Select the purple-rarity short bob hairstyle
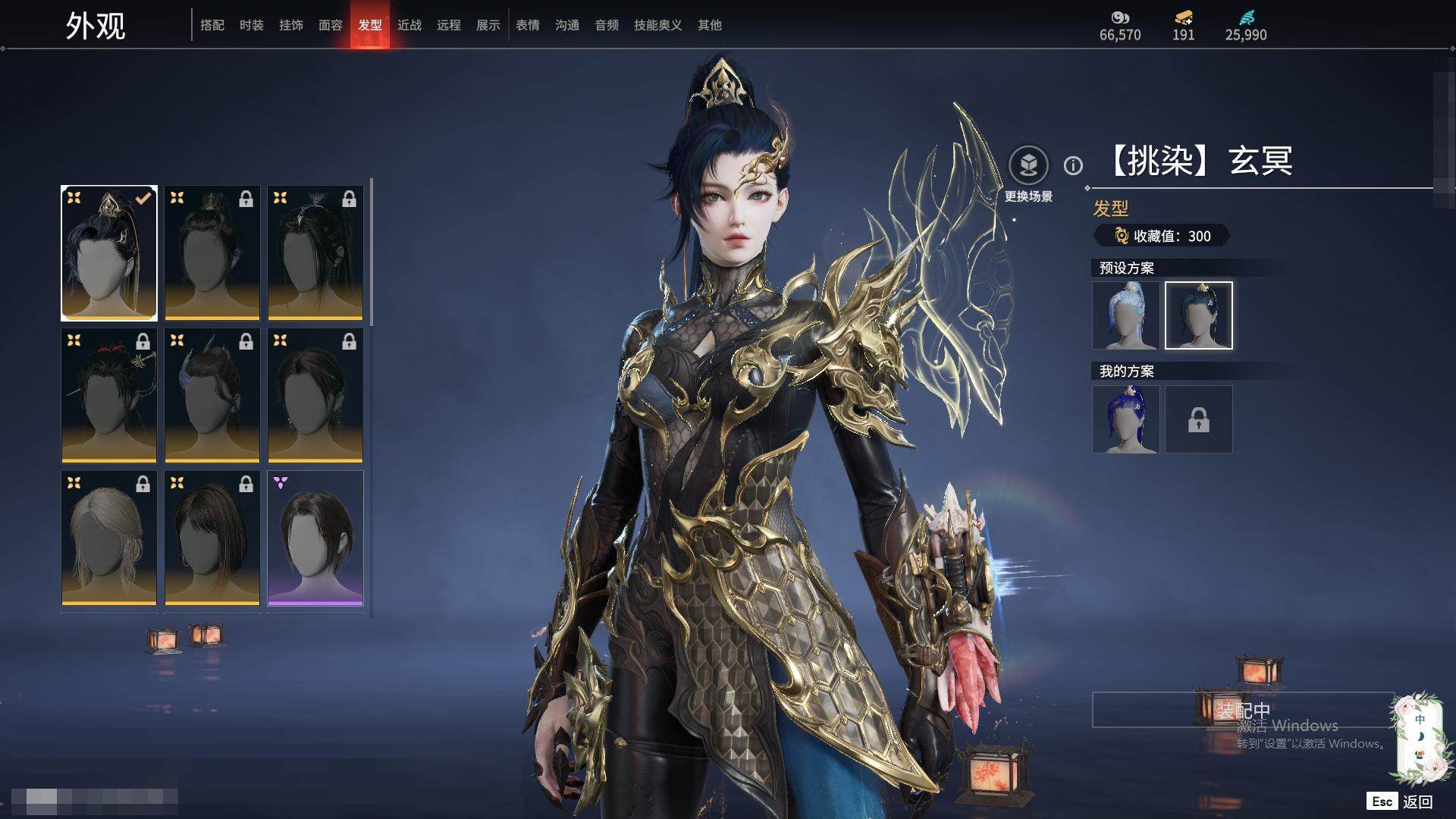This screenshot has height=819, width=1456. pyautogui.click(x=315, y=538)
